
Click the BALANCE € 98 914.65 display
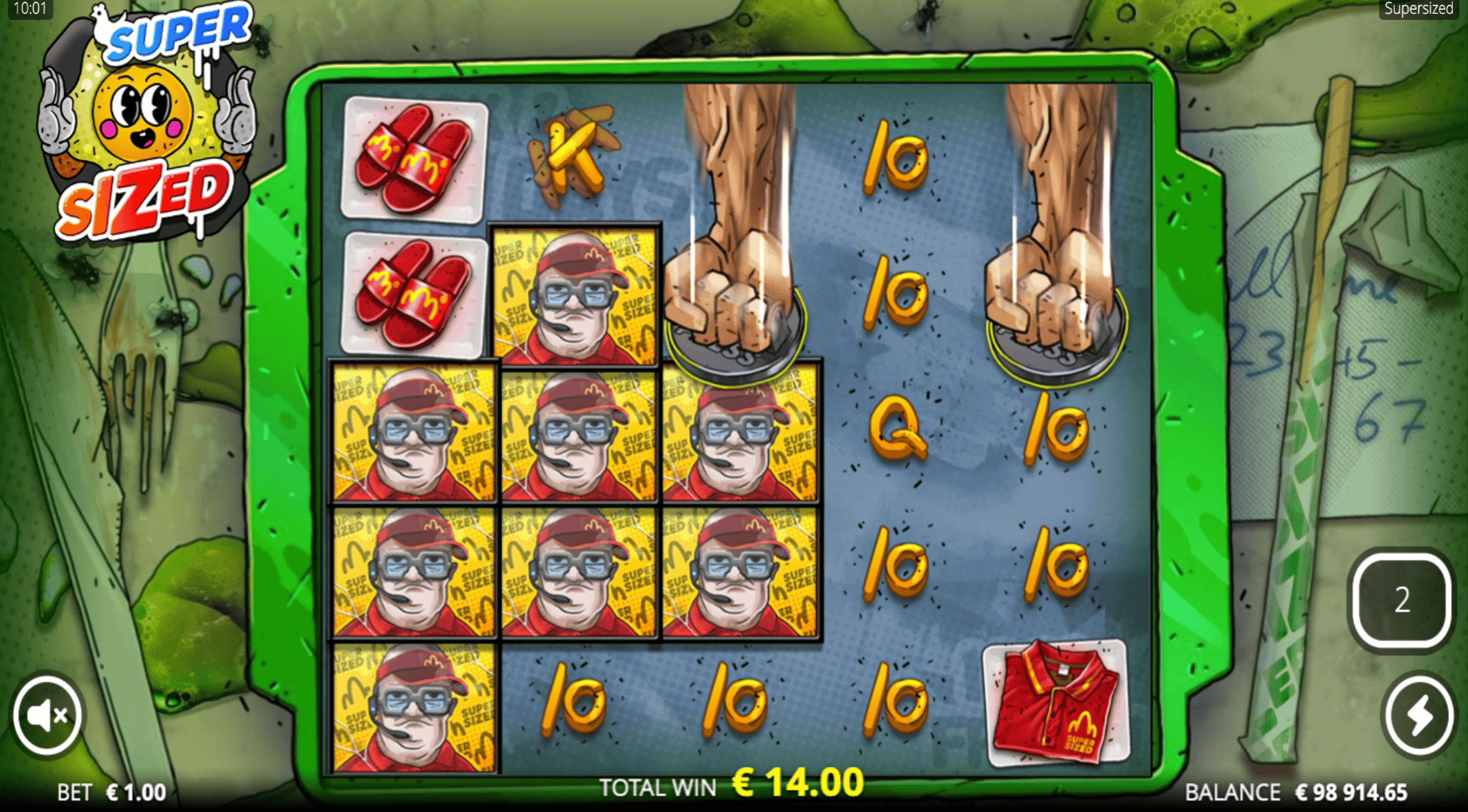point(1298,791)
